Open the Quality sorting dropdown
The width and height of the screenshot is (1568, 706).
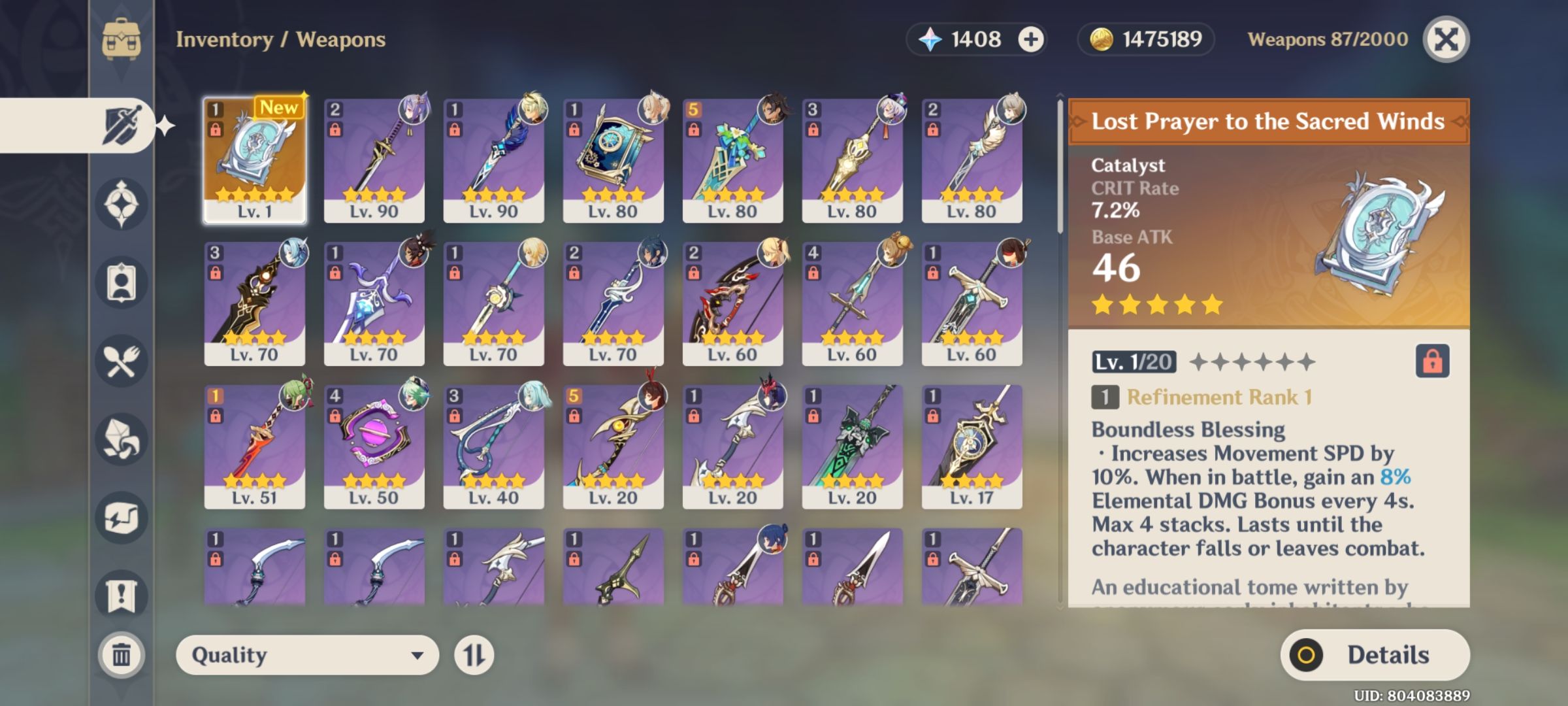click(x=304, y=654)
